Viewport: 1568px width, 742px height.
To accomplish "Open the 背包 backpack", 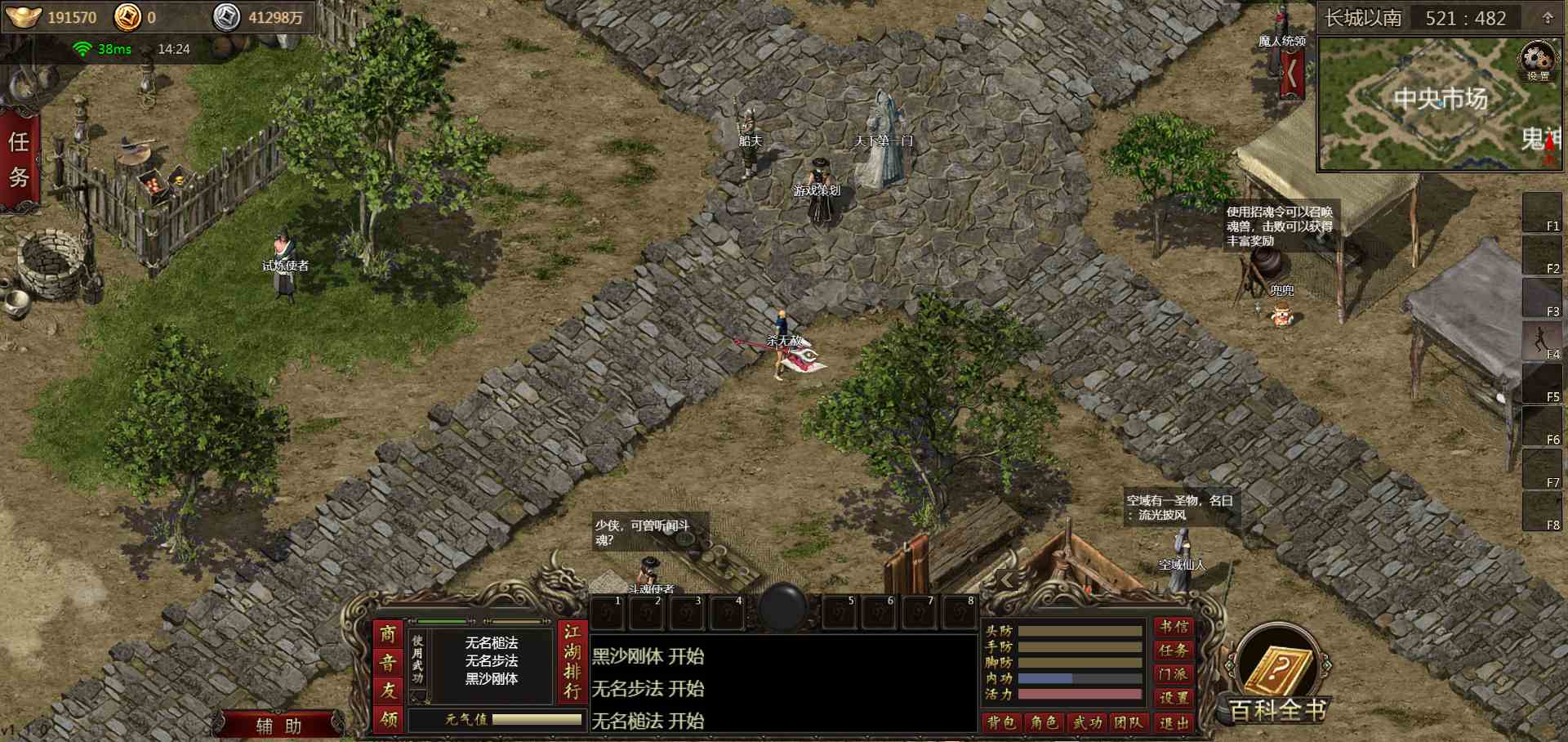I will (x=1000, y=722).
